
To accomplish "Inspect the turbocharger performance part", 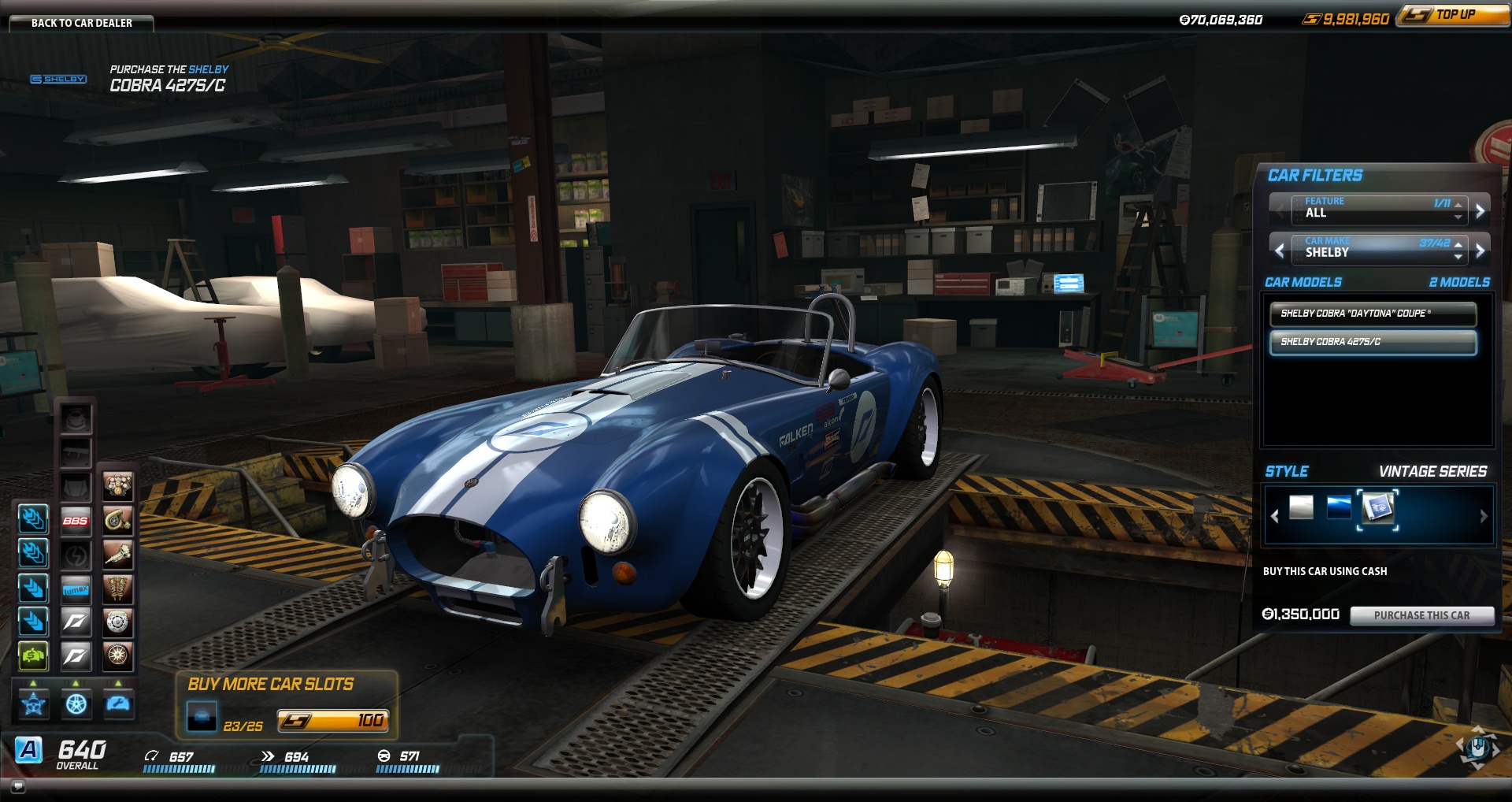I will (117, 521).
